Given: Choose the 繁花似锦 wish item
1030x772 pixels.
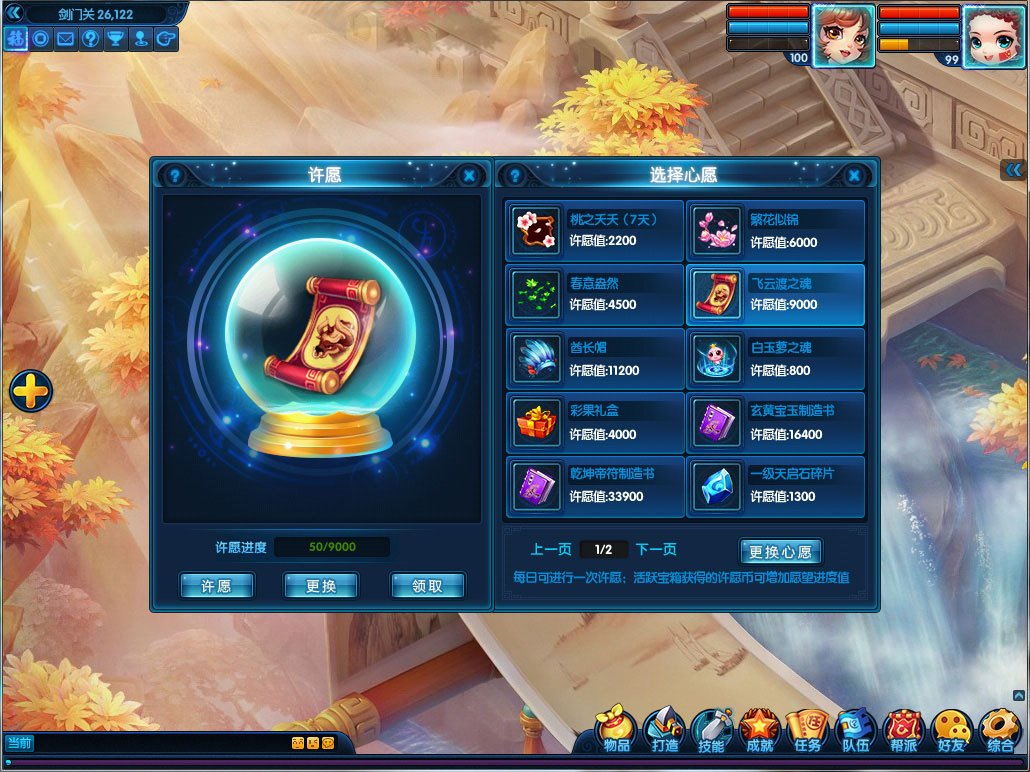Looking at the screenshot, I should coord(776,231).
